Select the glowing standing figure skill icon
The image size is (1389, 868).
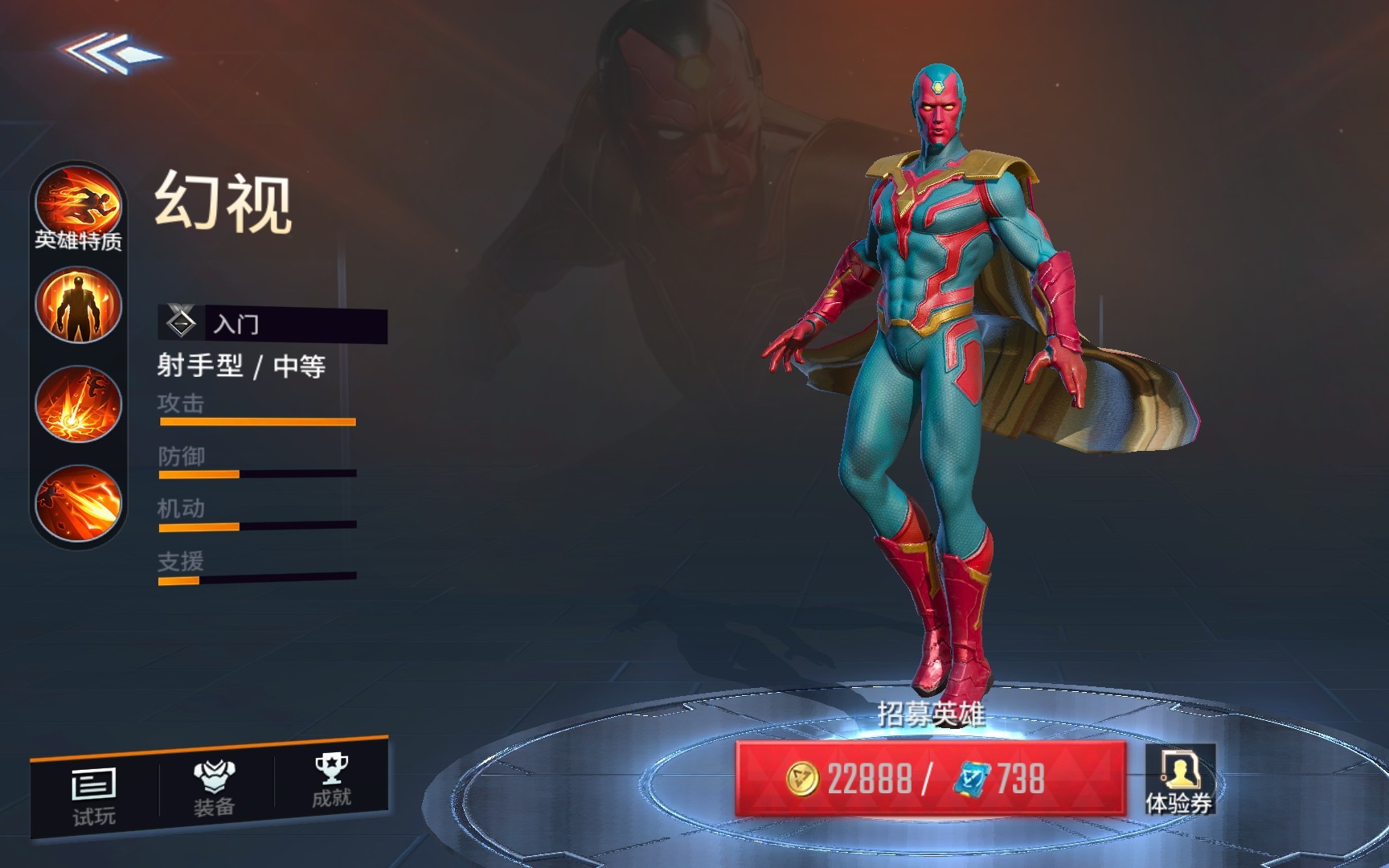point(78,306)
